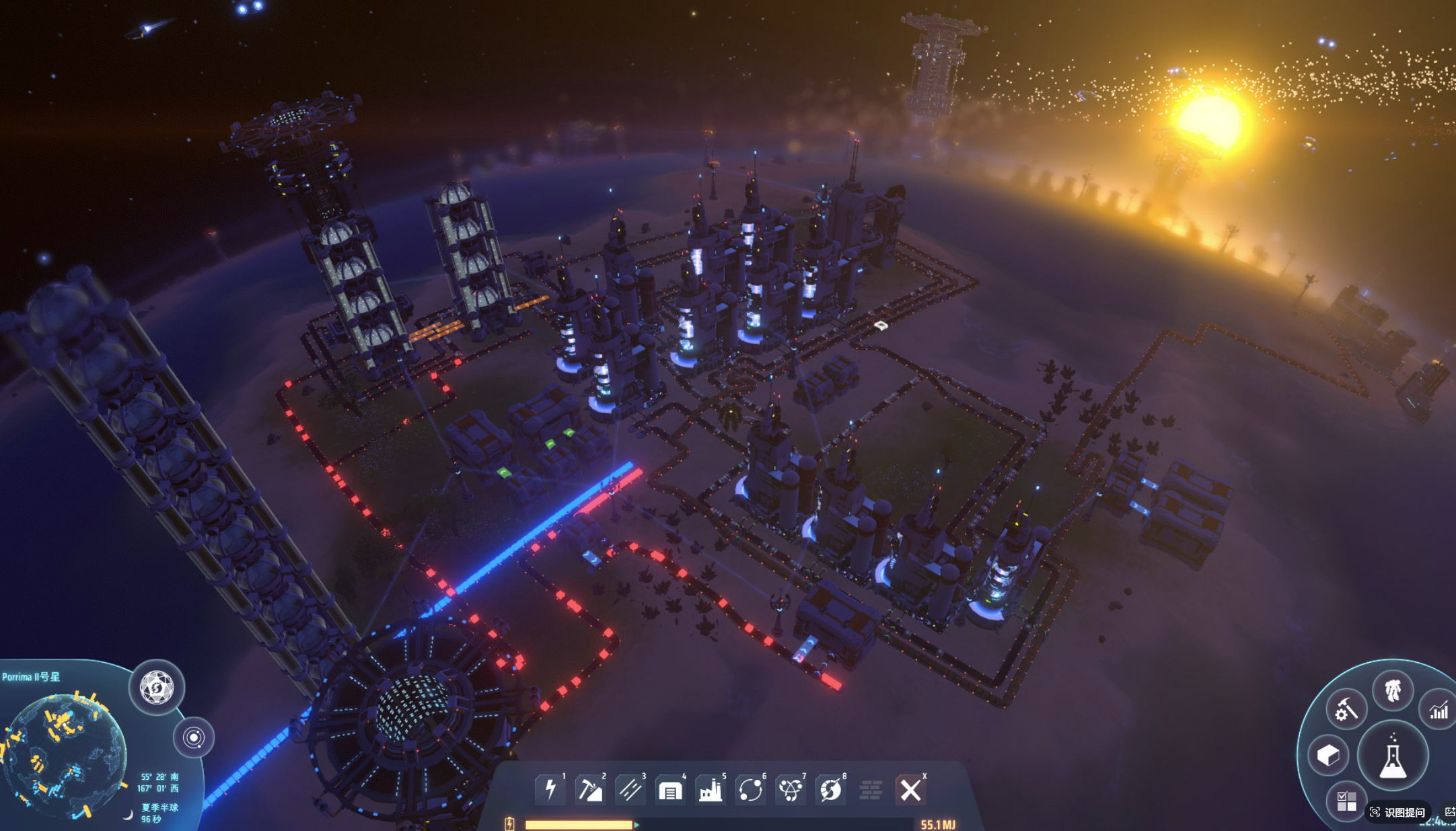Open the power category lightning bolt
The height and width of the screenshot is (831, 1456).
[x=550, y=789]
